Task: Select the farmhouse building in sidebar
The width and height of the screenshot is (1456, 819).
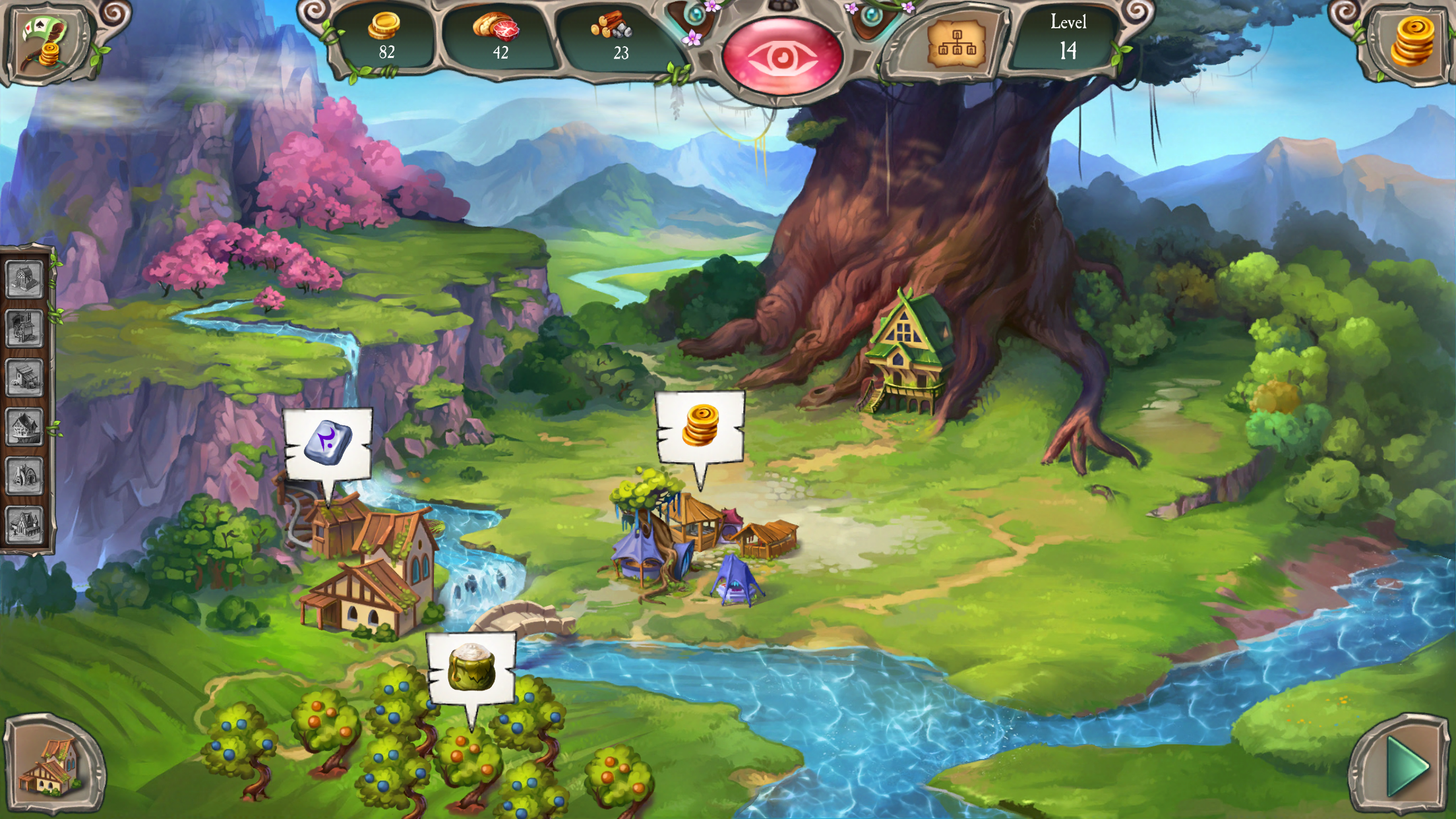Action: click(x=24, y=525)
